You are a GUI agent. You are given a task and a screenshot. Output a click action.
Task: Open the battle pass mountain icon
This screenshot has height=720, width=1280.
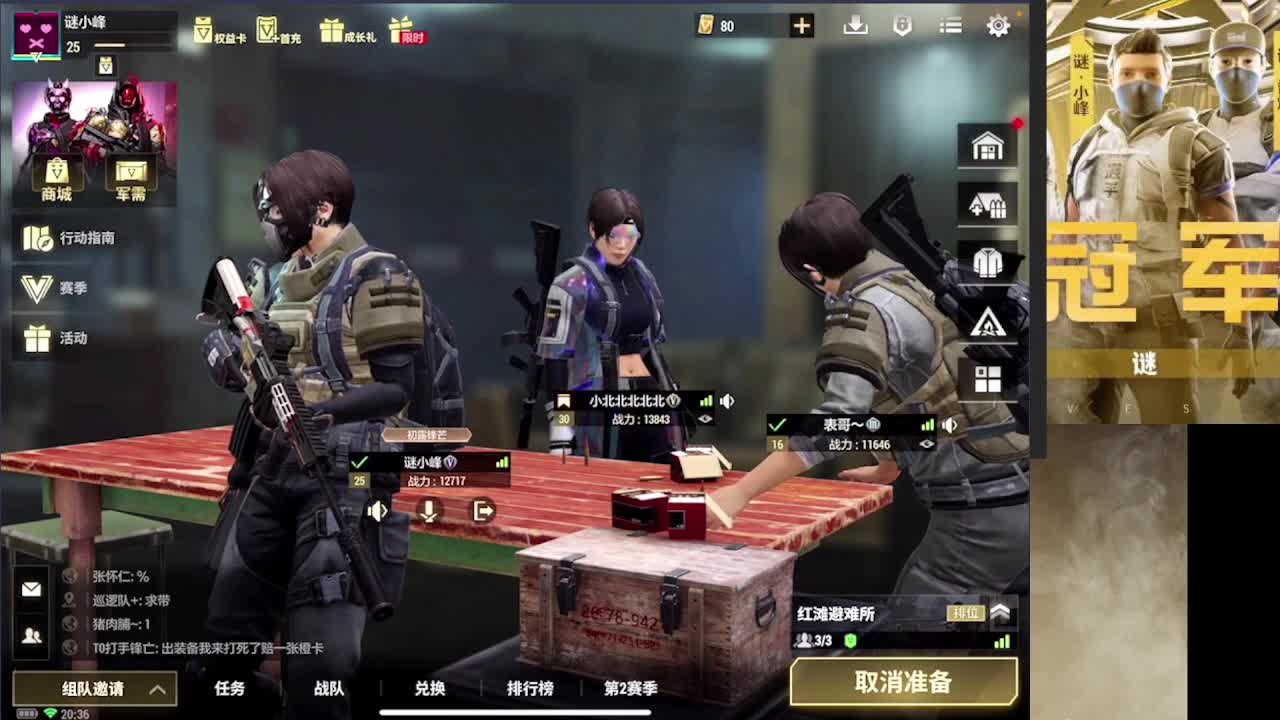[987, 322]
